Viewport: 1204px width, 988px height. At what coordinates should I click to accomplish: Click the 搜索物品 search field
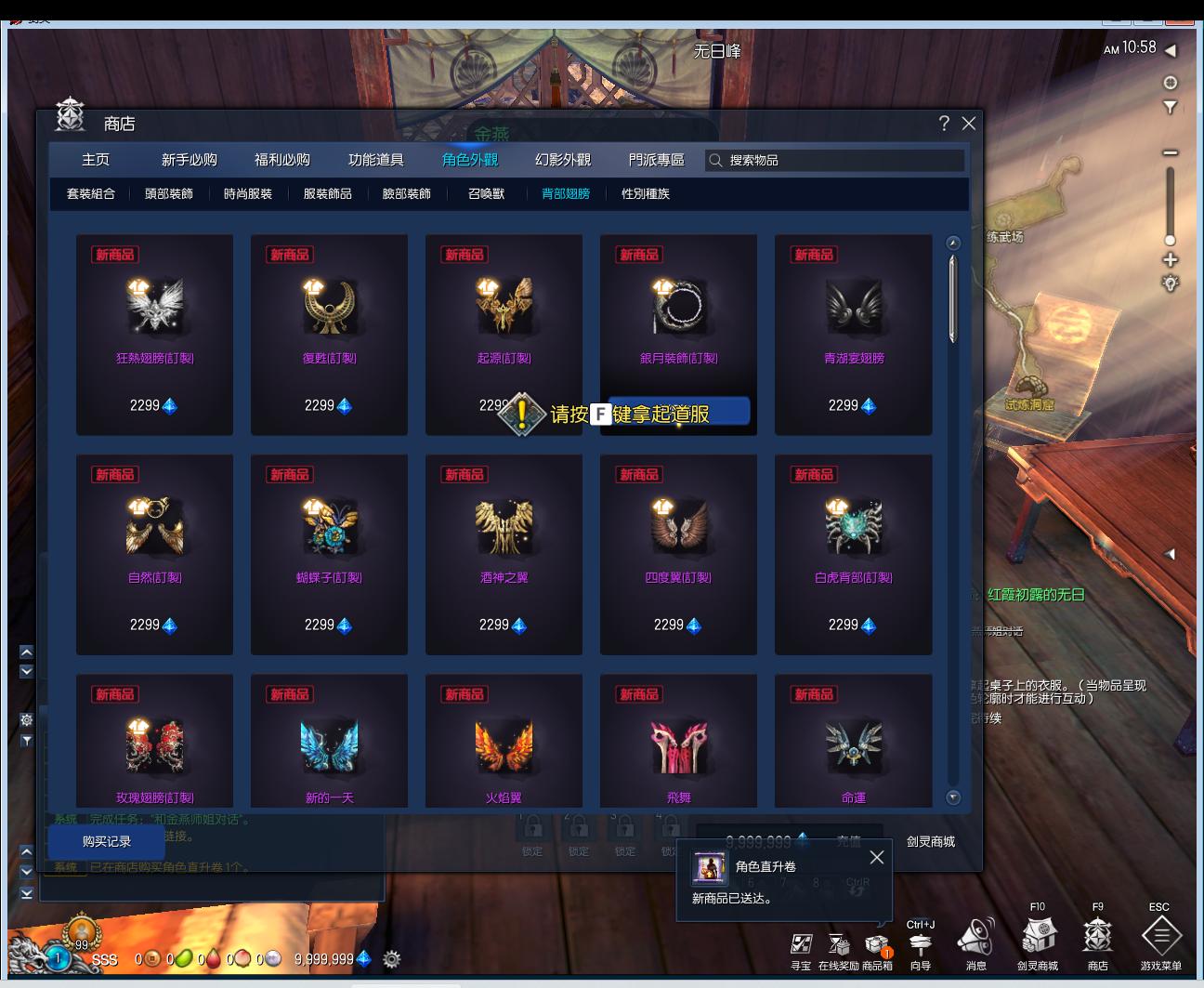[836, 160]
